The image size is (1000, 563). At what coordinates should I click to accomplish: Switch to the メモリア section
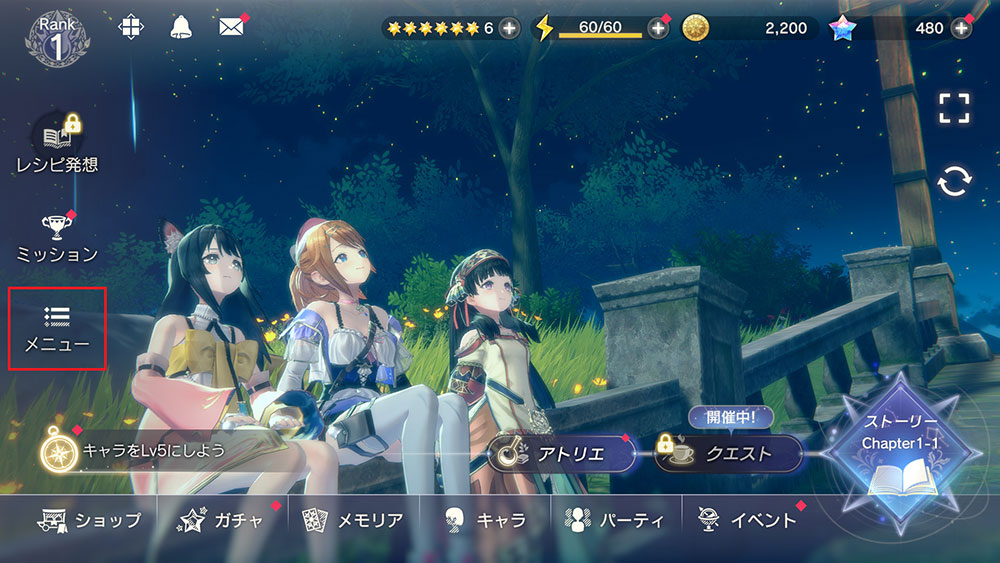tap(355, 520)
